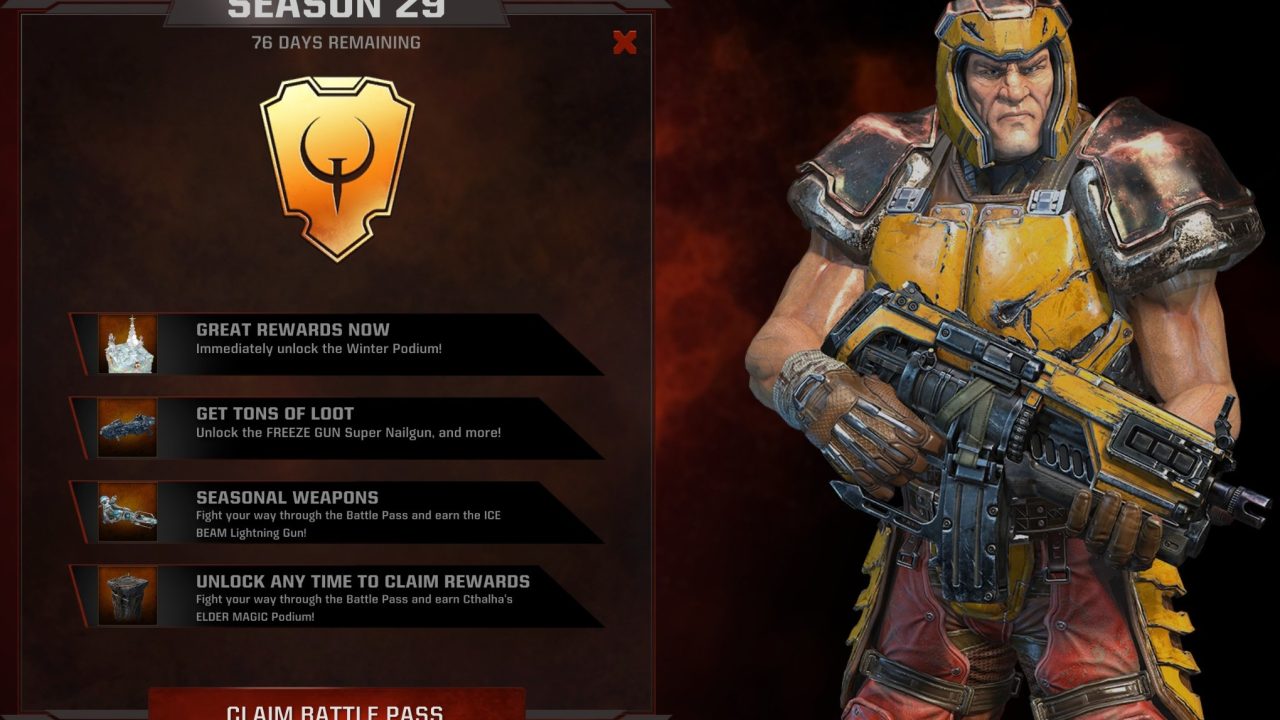1280x720 pixels.
Task: Claim the Battle Pass
Action: (x=336, y=706)
